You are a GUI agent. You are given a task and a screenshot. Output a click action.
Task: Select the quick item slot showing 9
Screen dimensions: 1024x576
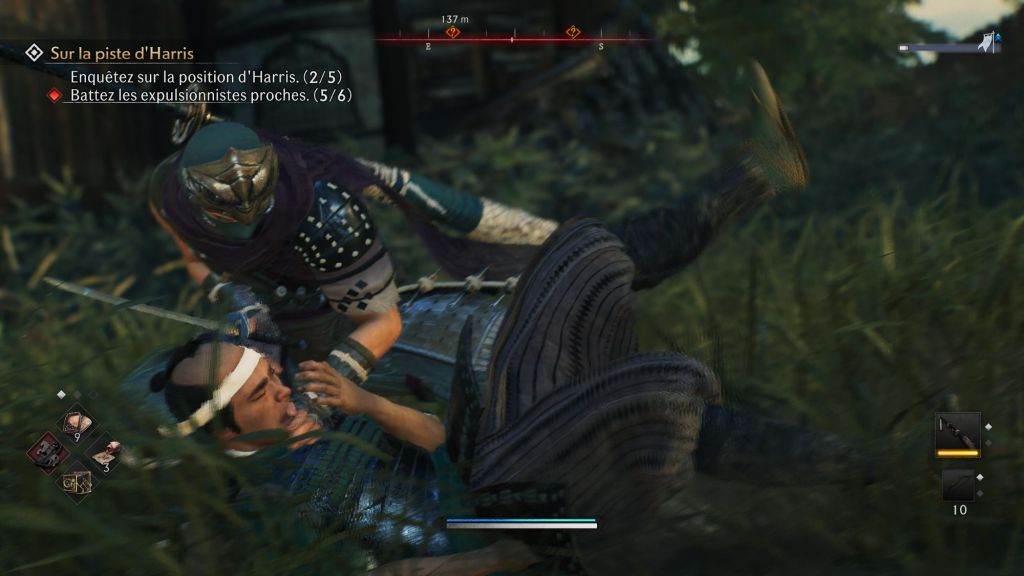pos(75,422)
